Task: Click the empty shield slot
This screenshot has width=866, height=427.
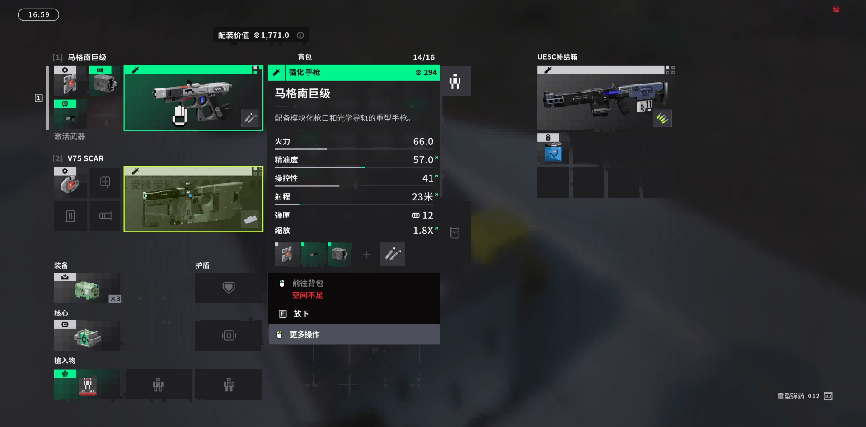Action: coord(228,288)
